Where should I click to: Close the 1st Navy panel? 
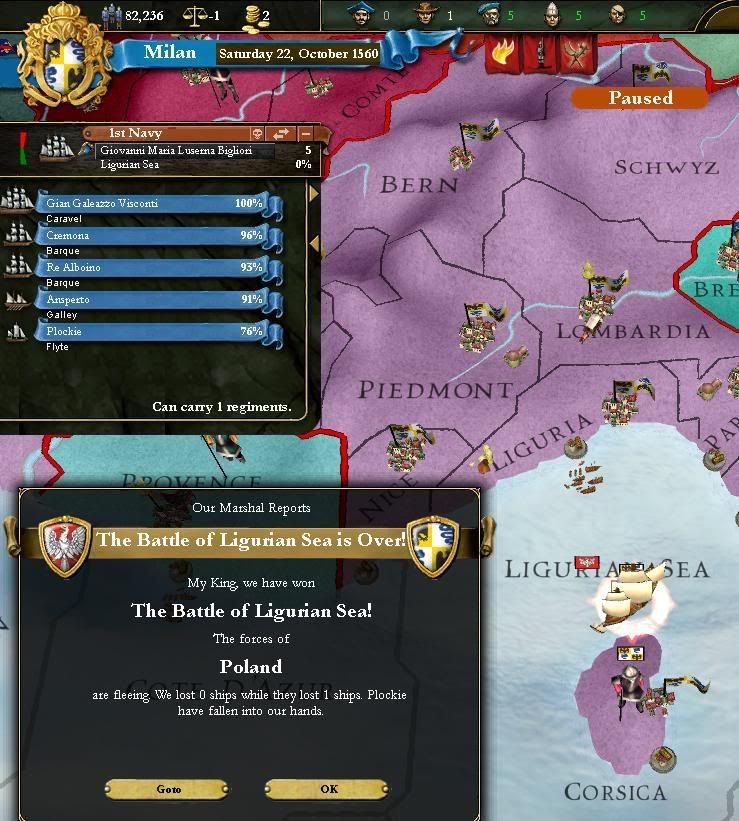(305, 133)
